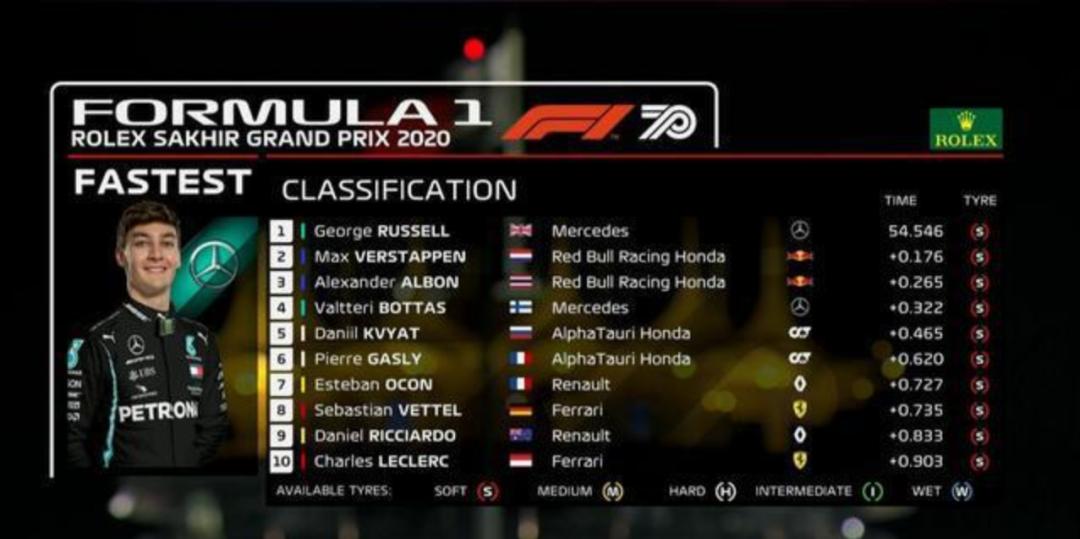
Task: Choose Sebastian Vettel's row
Action: pyautogui.click(x=387, y=410)
